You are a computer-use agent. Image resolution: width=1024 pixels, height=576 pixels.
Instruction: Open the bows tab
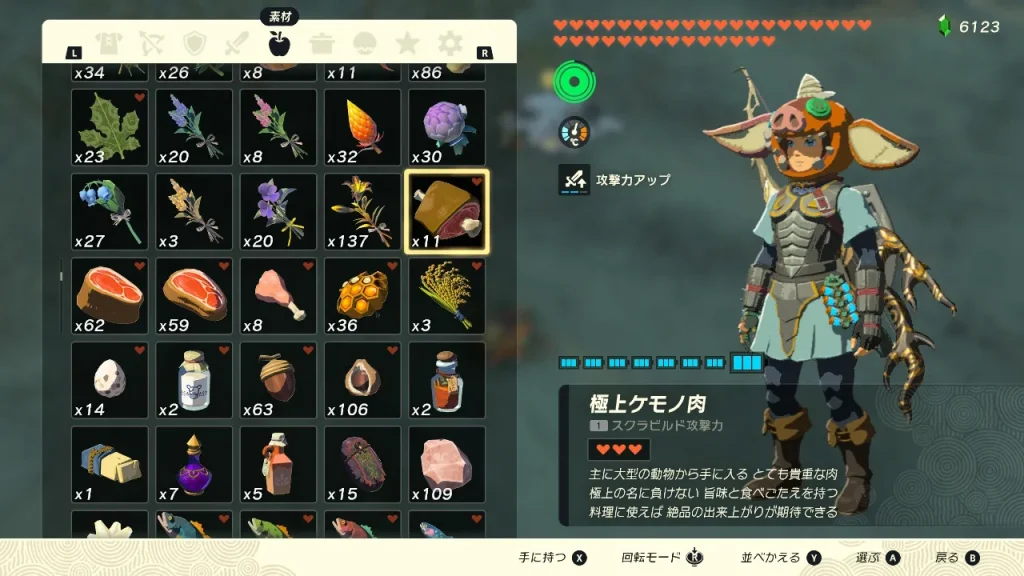click(151, 43)
